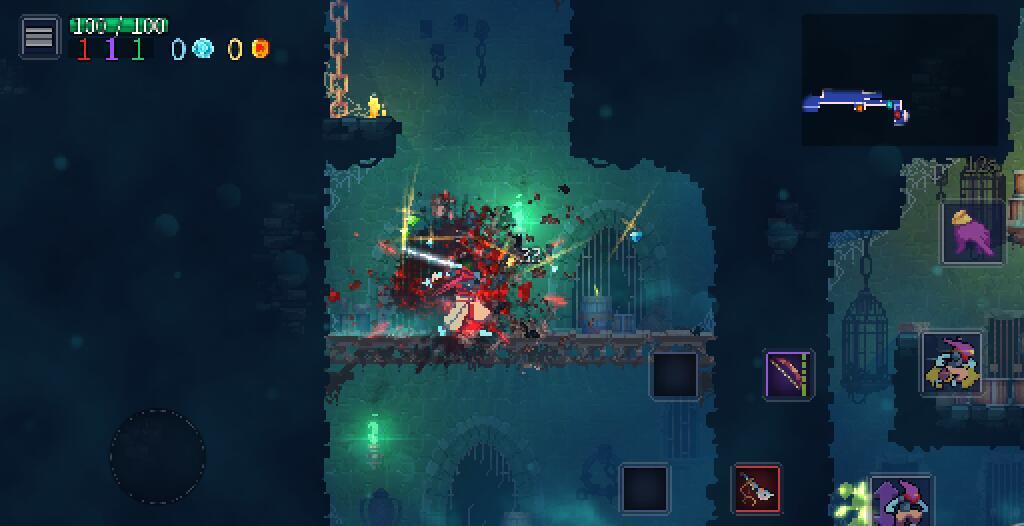Tap the minimap to expand it
Viewport: 1024px width, 526px height.
coord(899,80)
